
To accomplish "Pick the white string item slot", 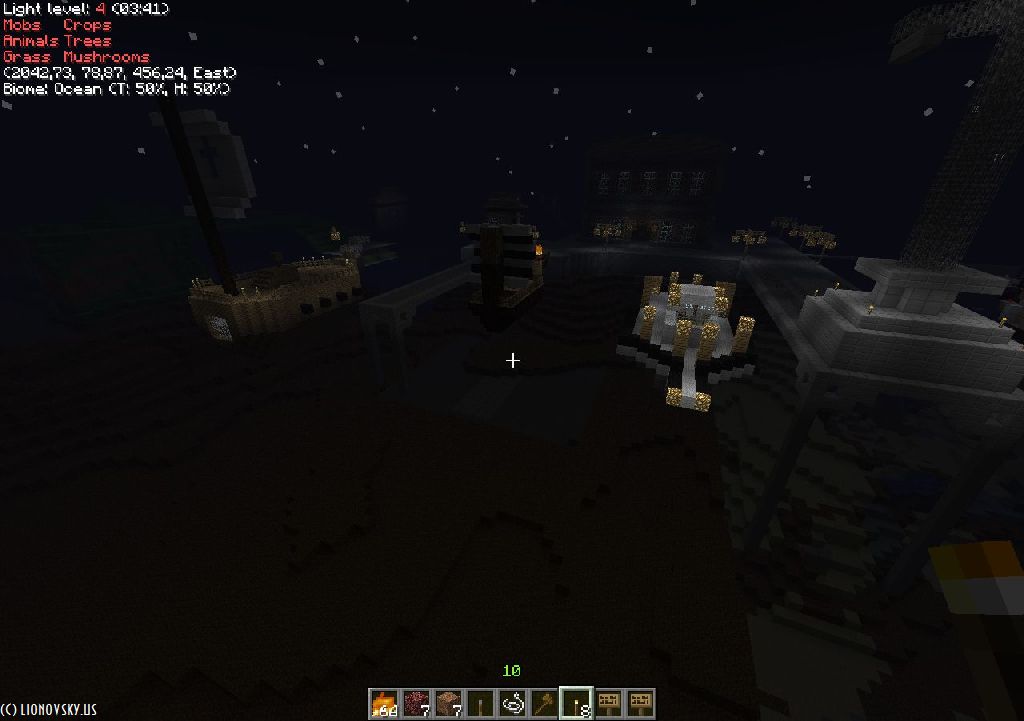I will coord(513,704).
